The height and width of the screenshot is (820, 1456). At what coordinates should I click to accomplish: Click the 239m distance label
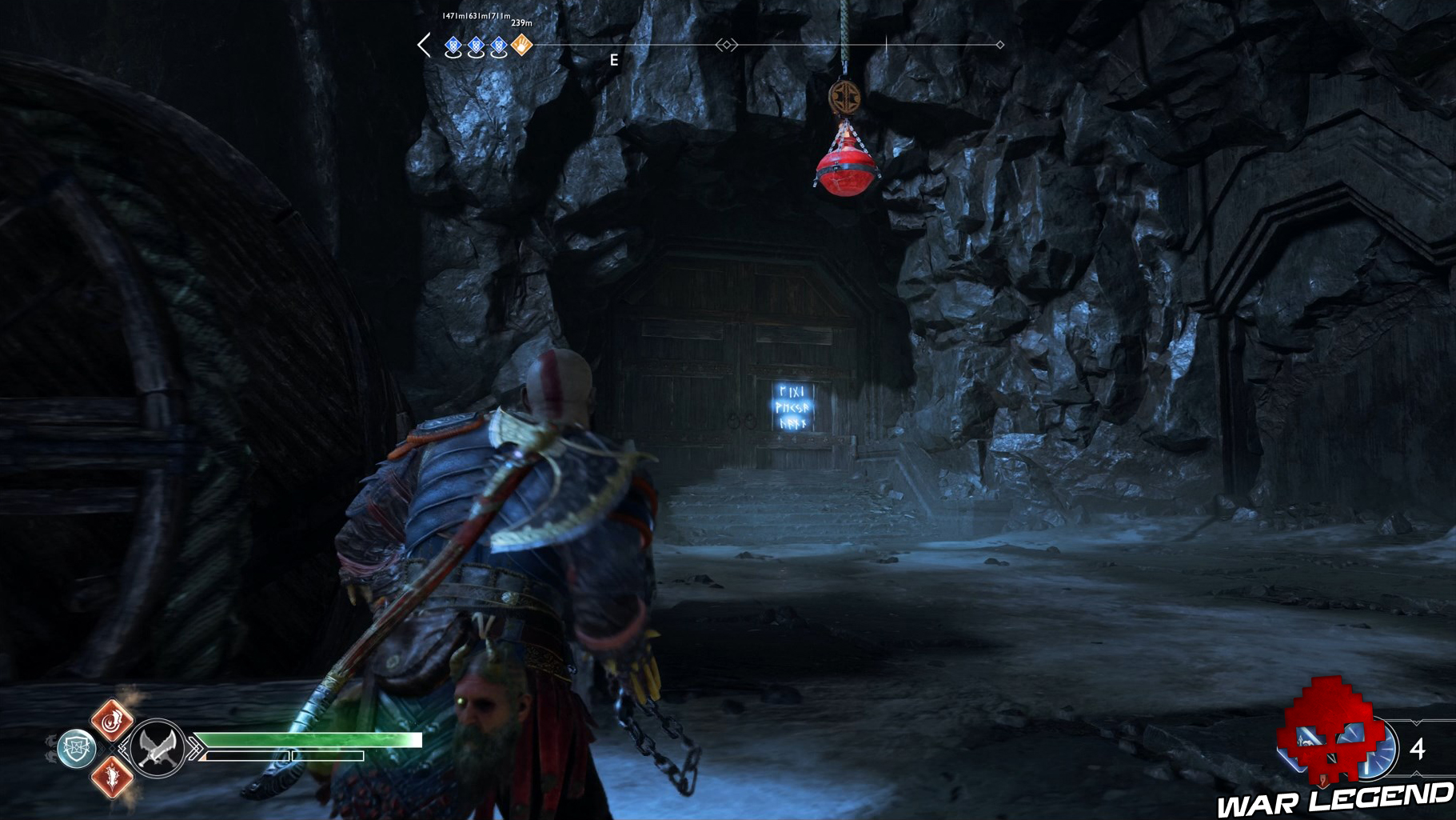[522, 24]
